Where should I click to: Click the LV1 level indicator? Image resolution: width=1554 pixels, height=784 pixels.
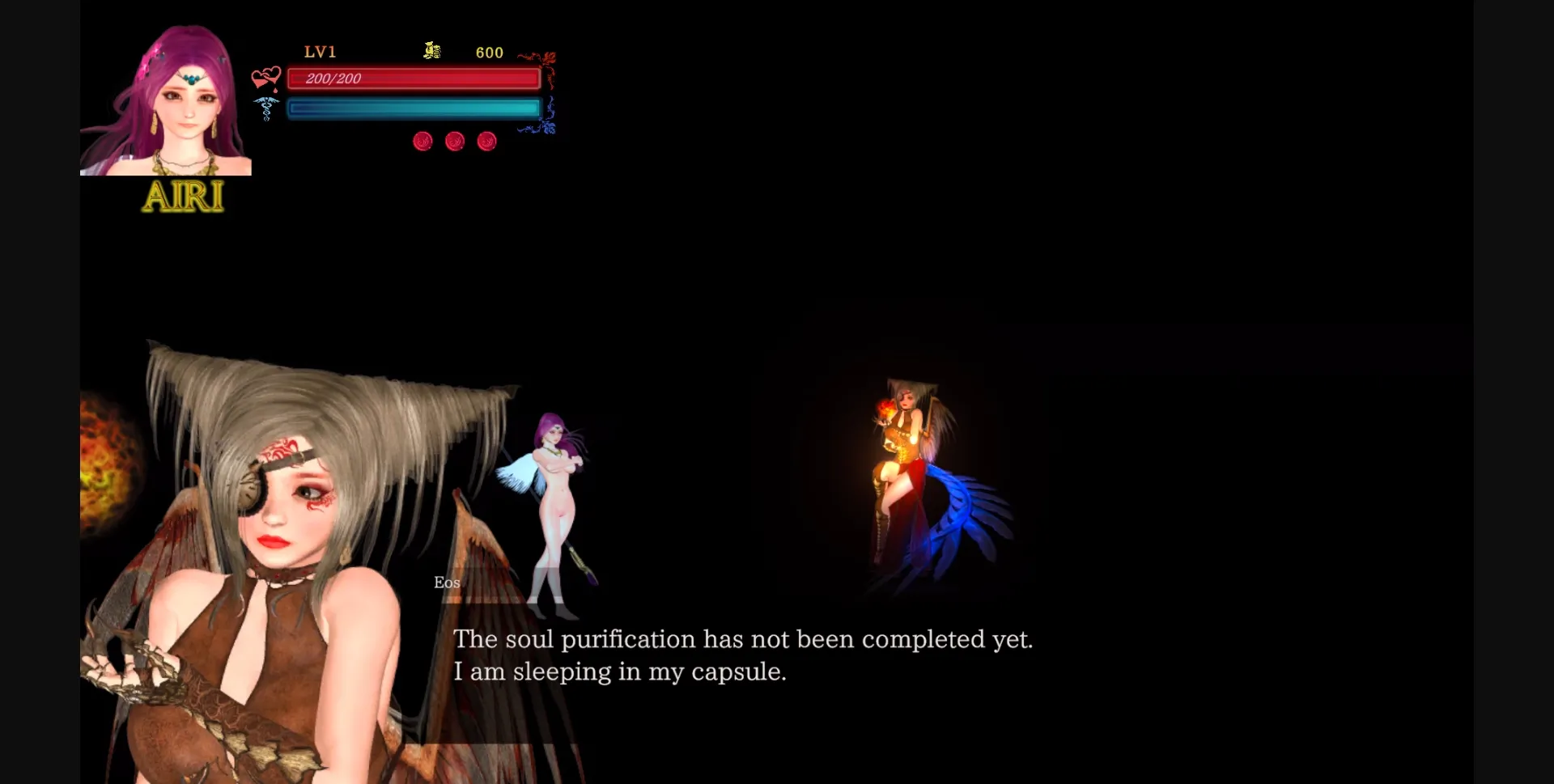click(320, 52)
